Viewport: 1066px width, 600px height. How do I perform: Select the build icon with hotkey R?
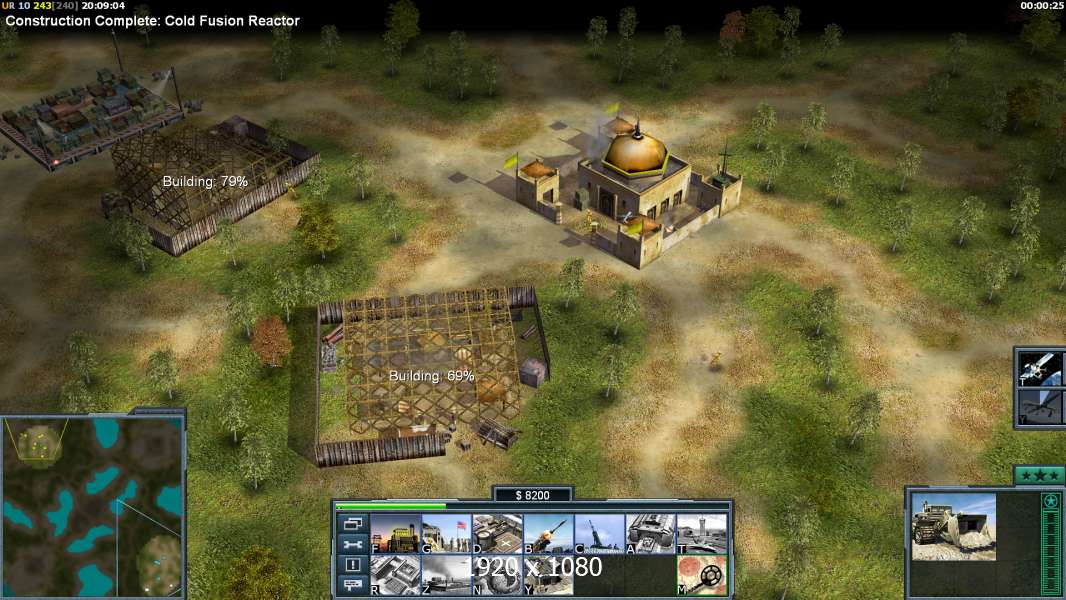point(395,575)
